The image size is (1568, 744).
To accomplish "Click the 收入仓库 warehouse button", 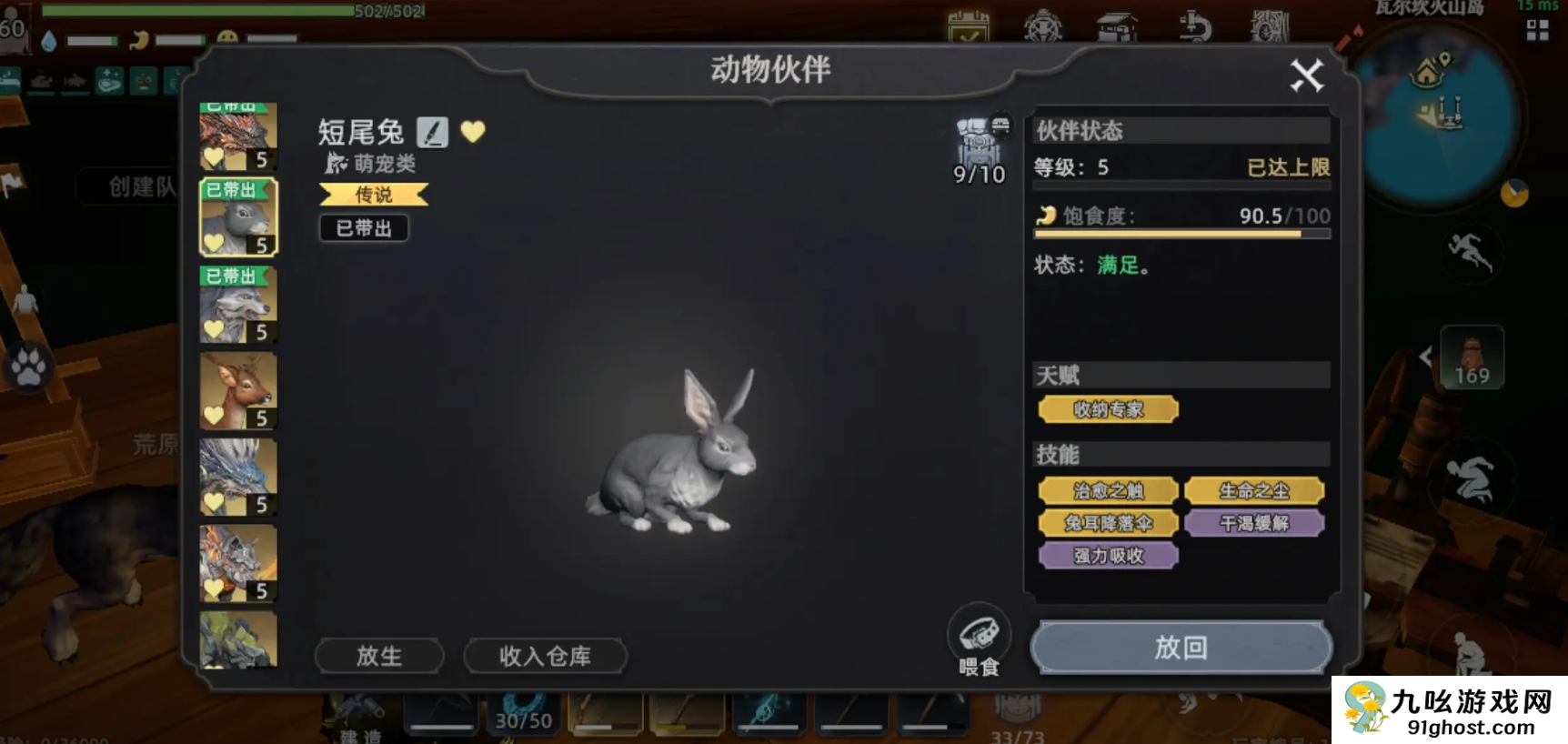I will tap(544, 656).
